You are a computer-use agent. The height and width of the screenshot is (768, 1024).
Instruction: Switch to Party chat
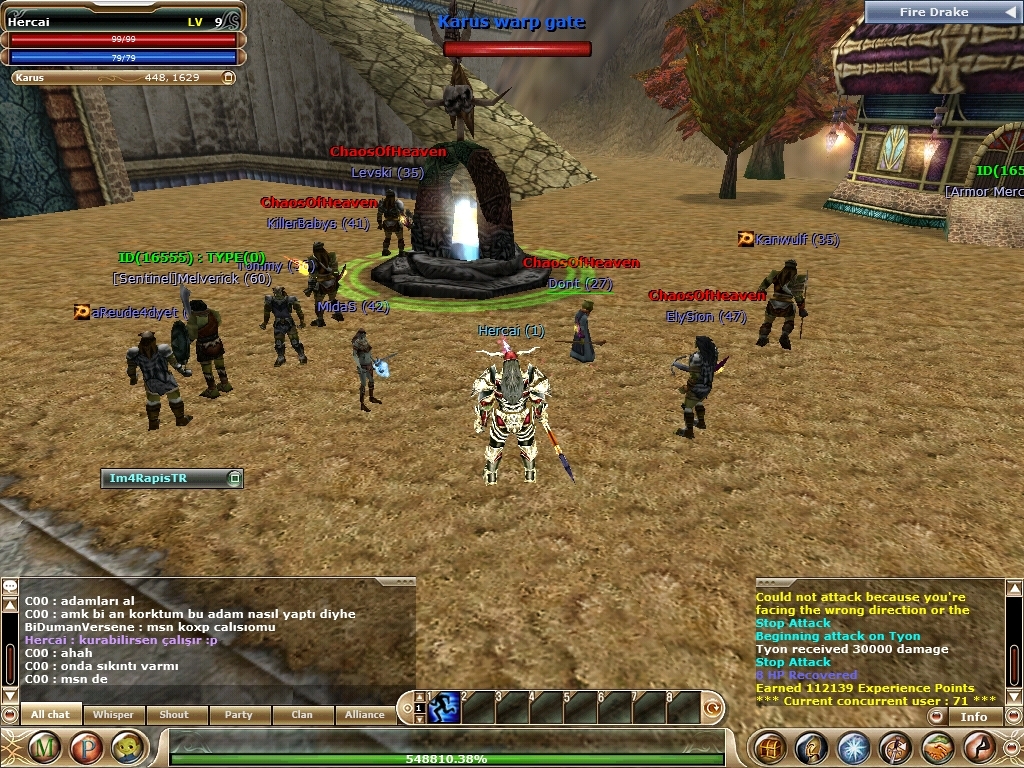[238, 714]
